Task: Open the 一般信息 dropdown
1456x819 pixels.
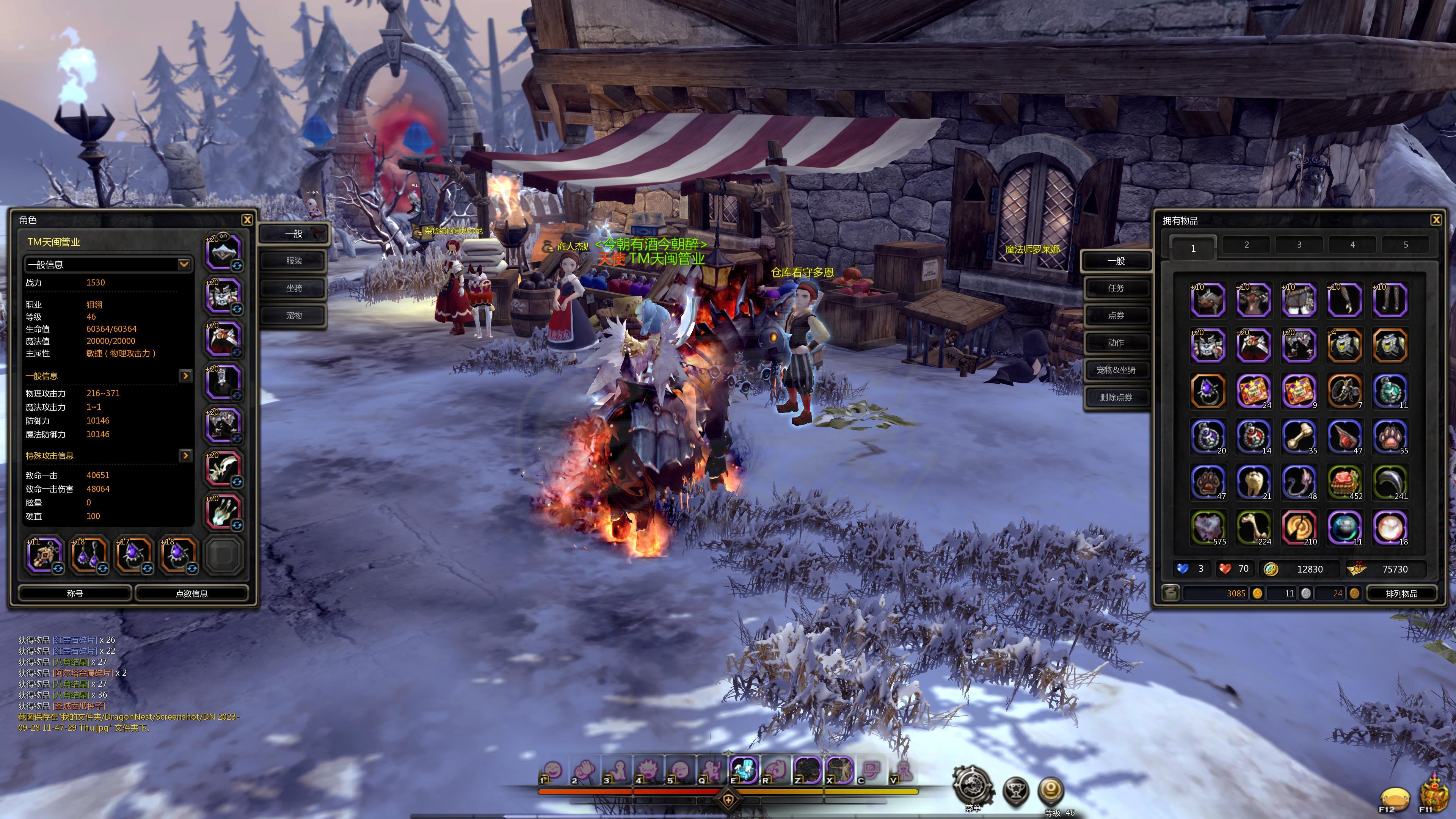Action: point(183,265)
